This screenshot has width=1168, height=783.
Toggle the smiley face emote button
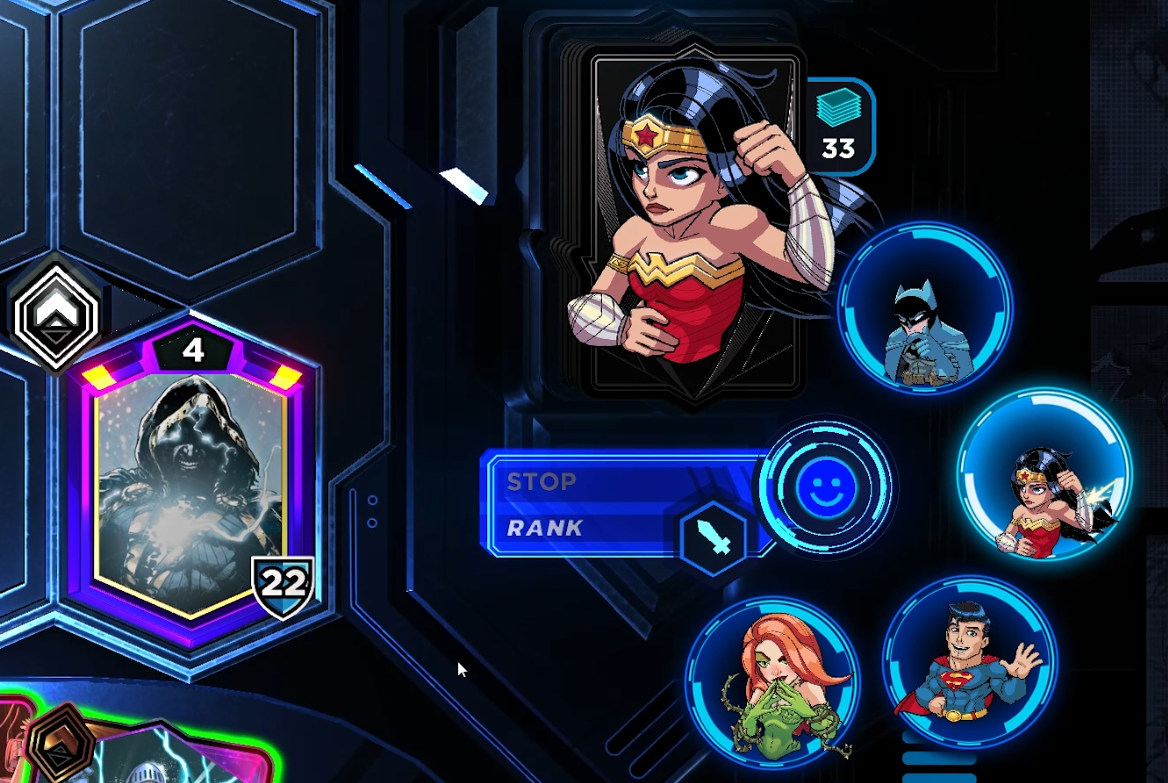pos(826,487)
